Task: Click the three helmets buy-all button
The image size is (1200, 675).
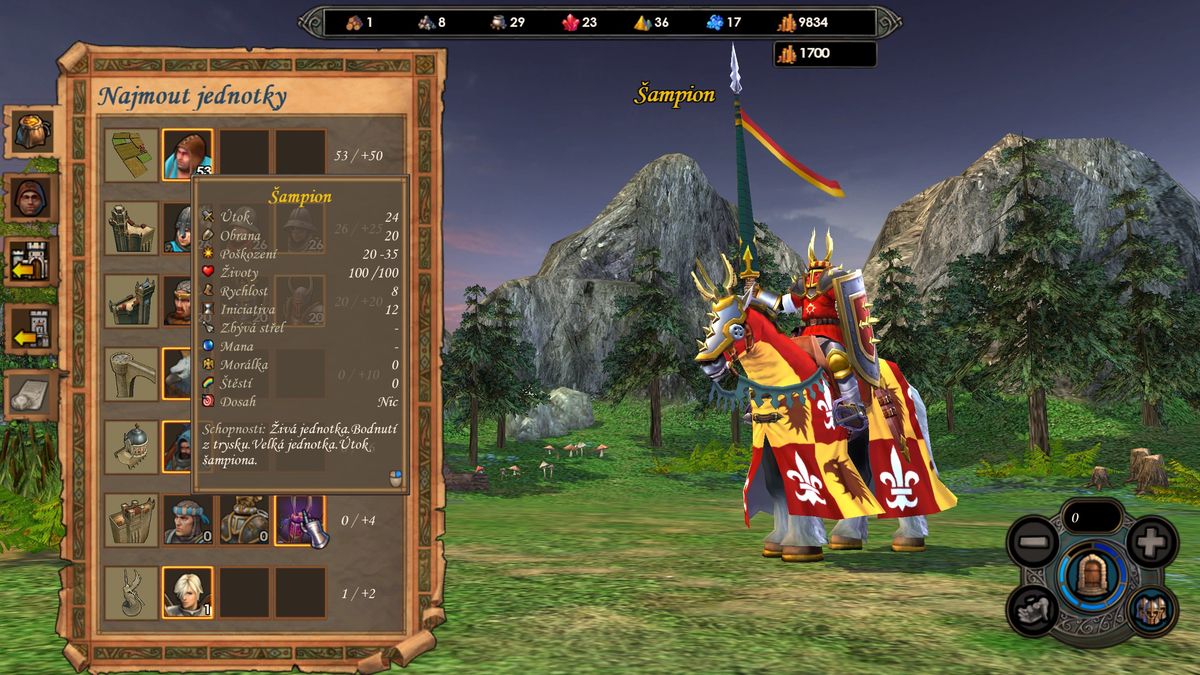Action: tap(1151, 609)
